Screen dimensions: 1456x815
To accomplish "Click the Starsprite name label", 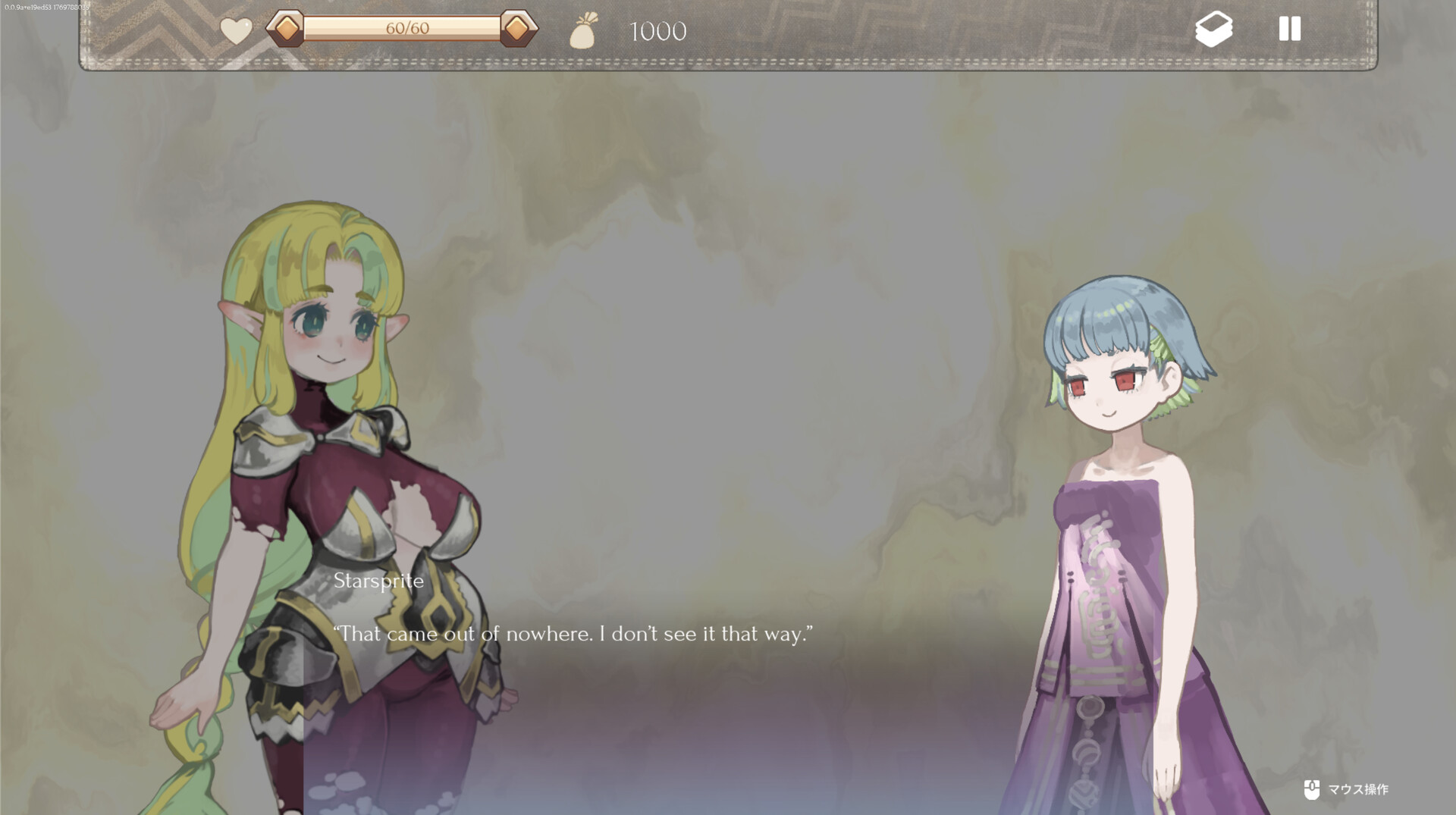I will (380, 581).
